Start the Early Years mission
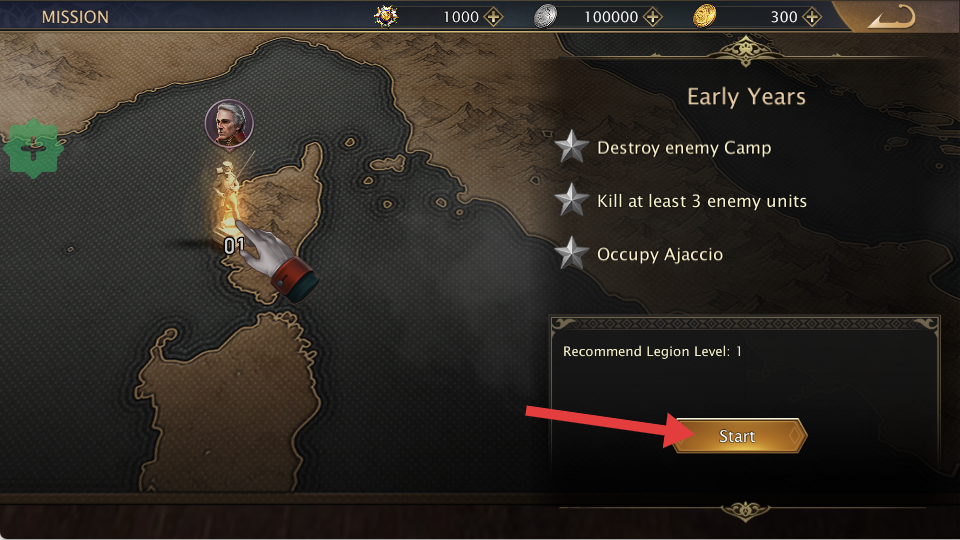The image size is (960, 540). 738,437
